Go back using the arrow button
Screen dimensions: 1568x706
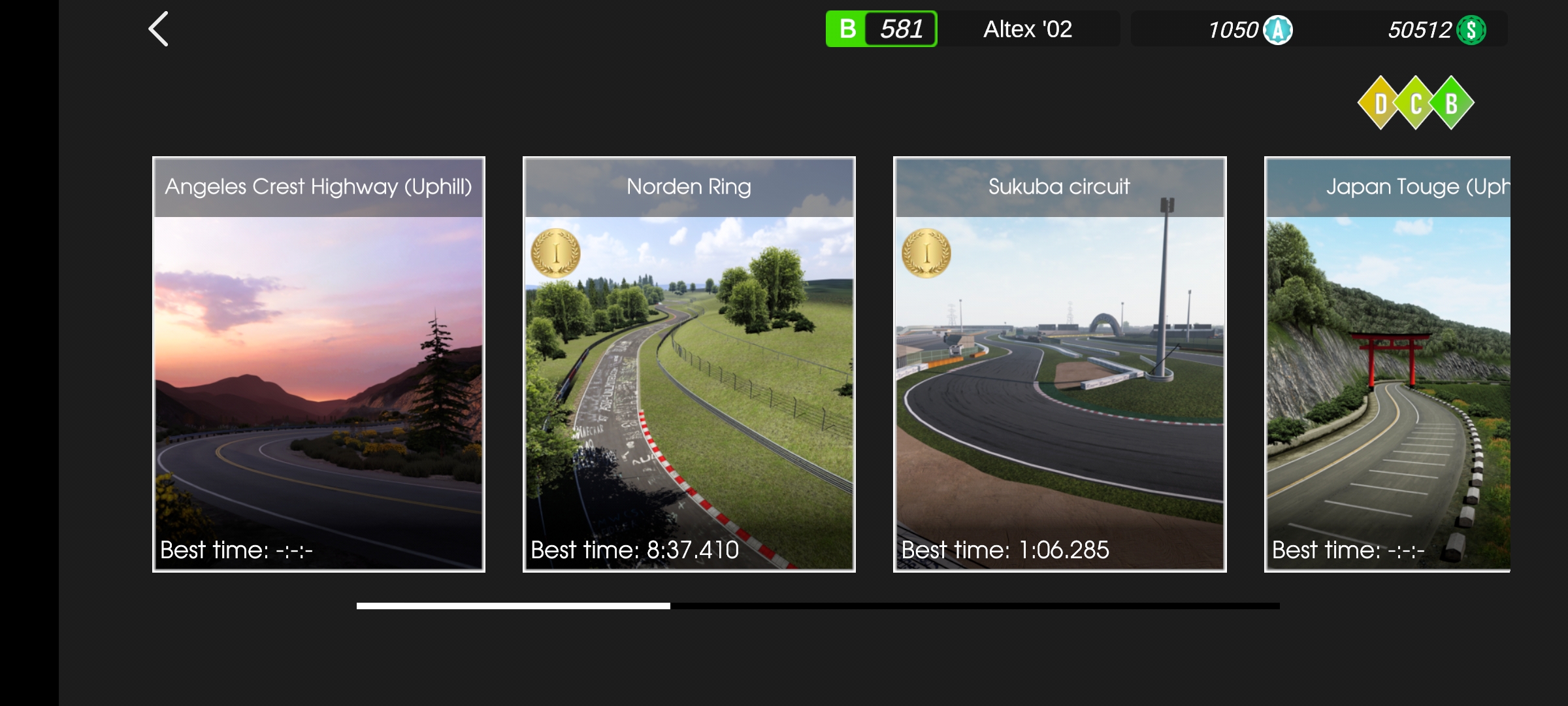click(159, 29)
